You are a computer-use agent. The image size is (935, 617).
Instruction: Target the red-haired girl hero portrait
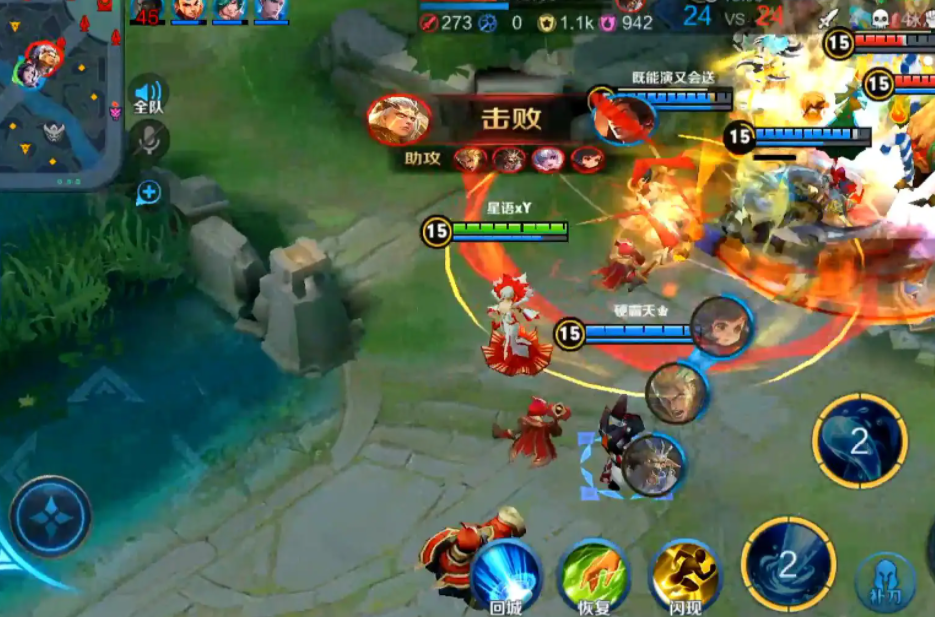(722, 326)
